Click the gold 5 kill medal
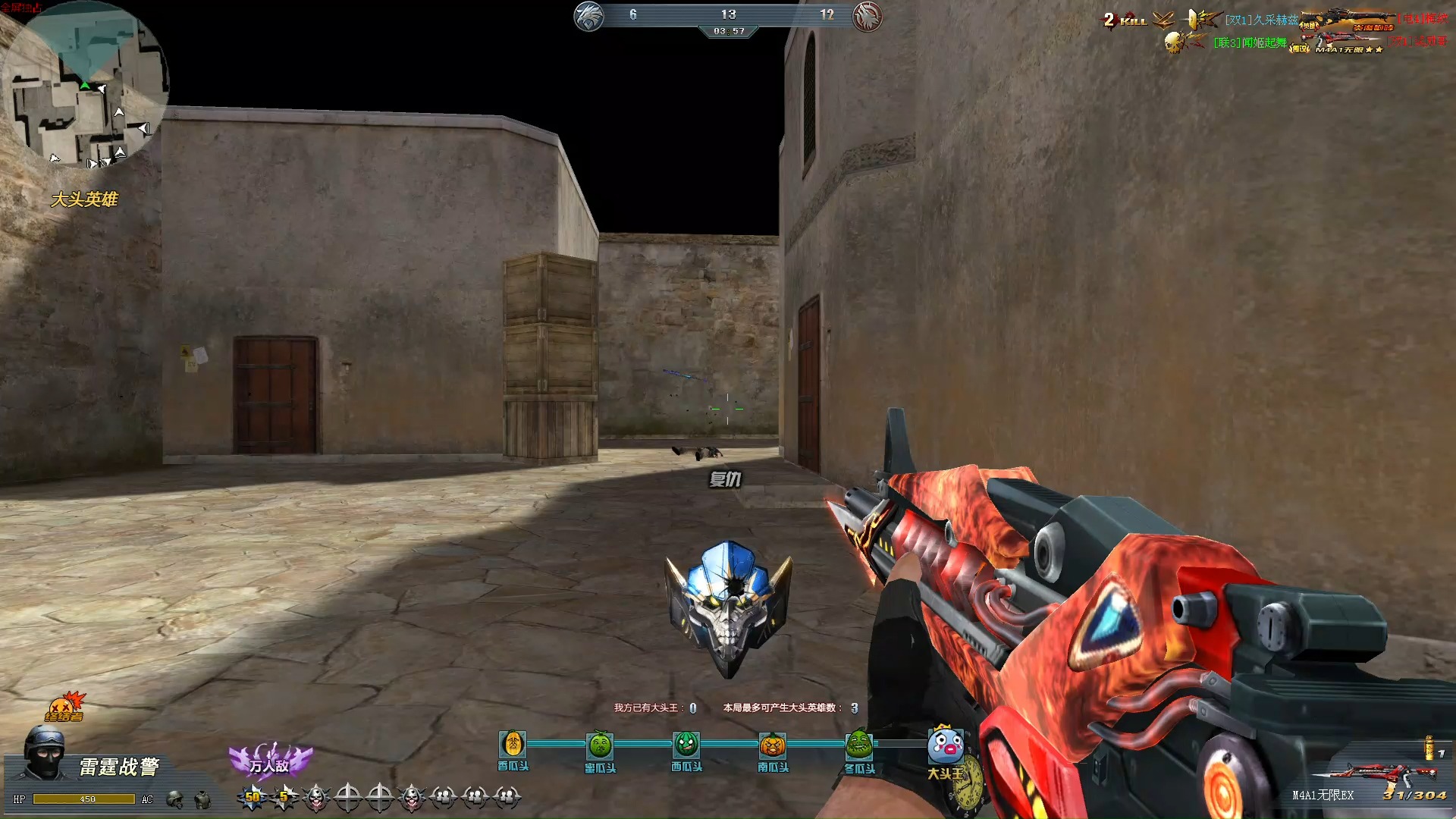This screenshot has height=819, width=1456. (284, 796)
